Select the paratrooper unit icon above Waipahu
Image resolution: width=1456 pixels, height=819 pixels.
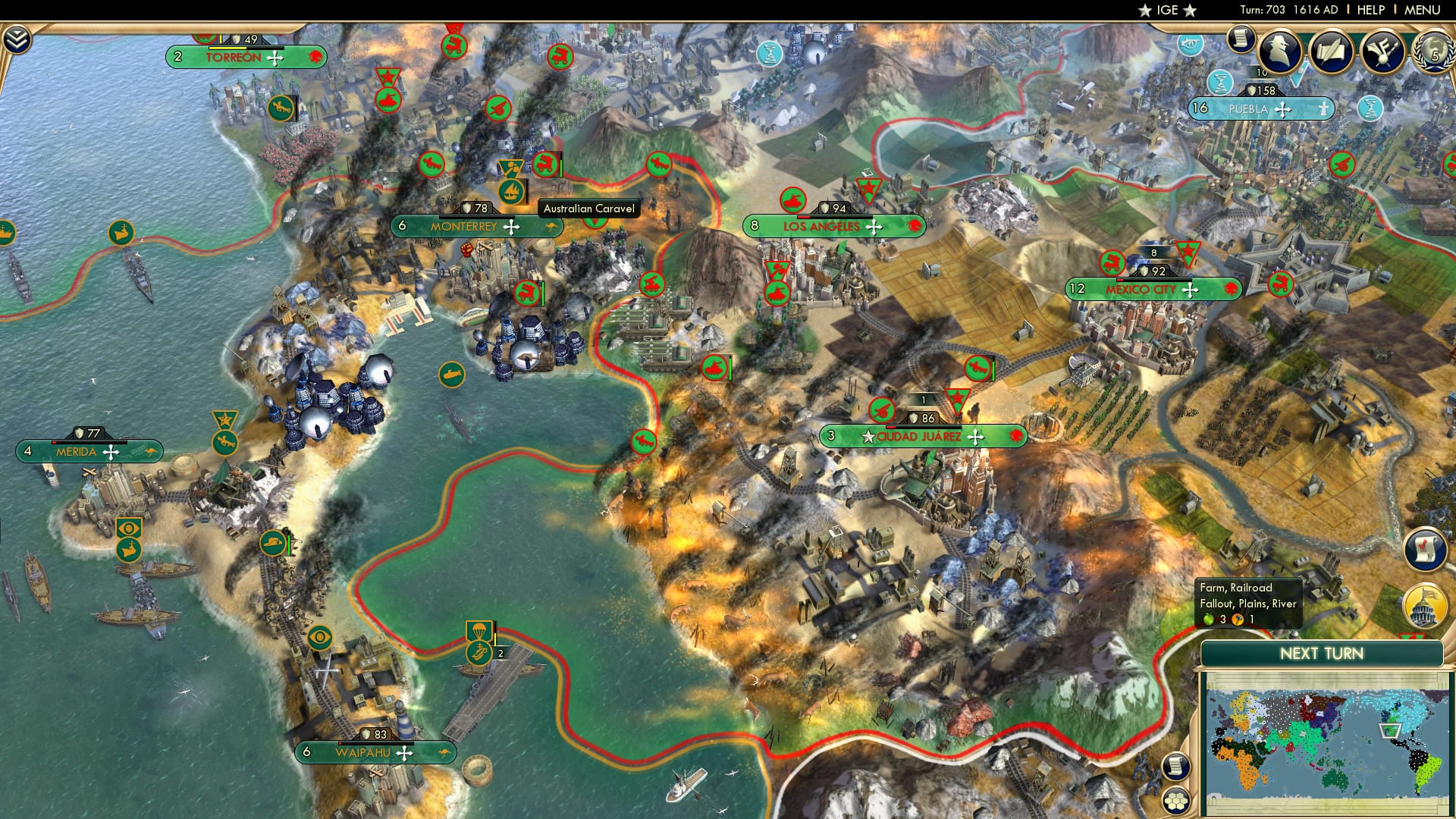coord(479,629)
